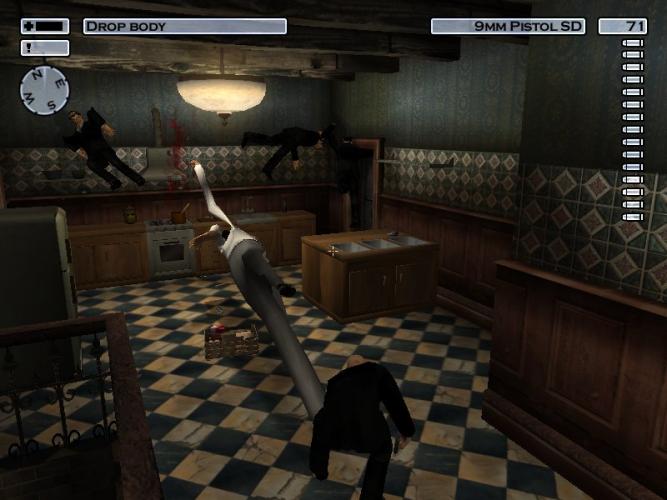Click the round compass dial
667x500 pixels.
click(44, 90)
